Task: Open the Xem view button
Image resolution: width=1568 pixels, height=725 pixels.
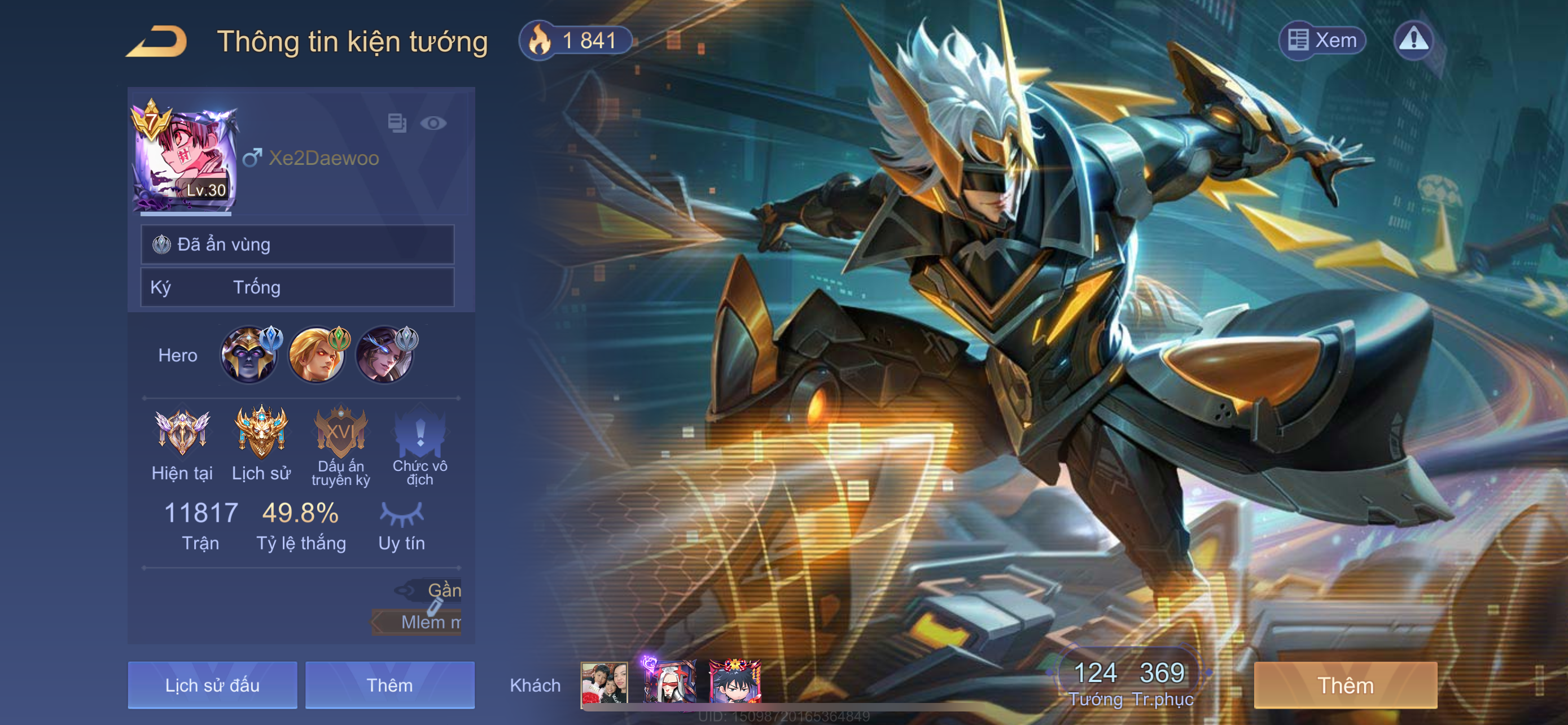Action: pos(1322,41)
